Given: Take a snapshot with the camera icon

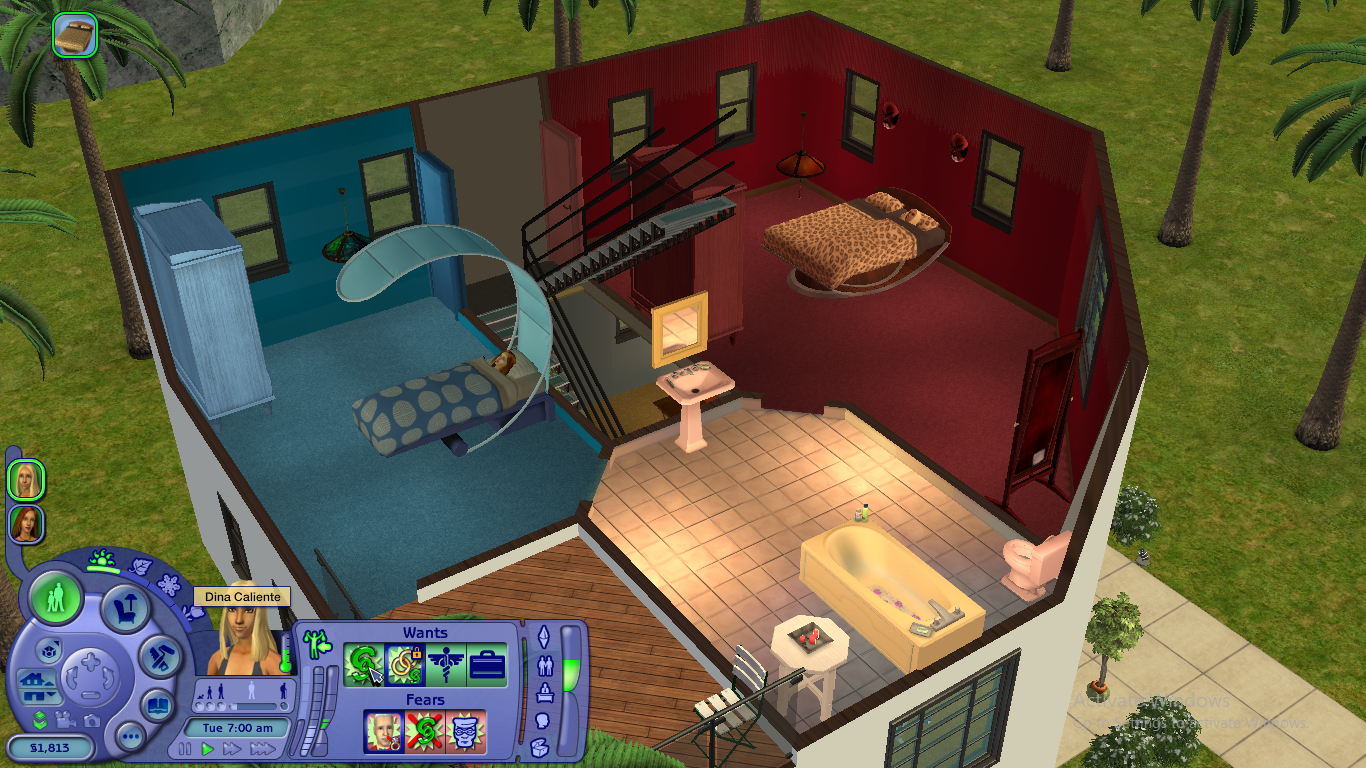Looking at the screenshot, I should tap(91, 722).
